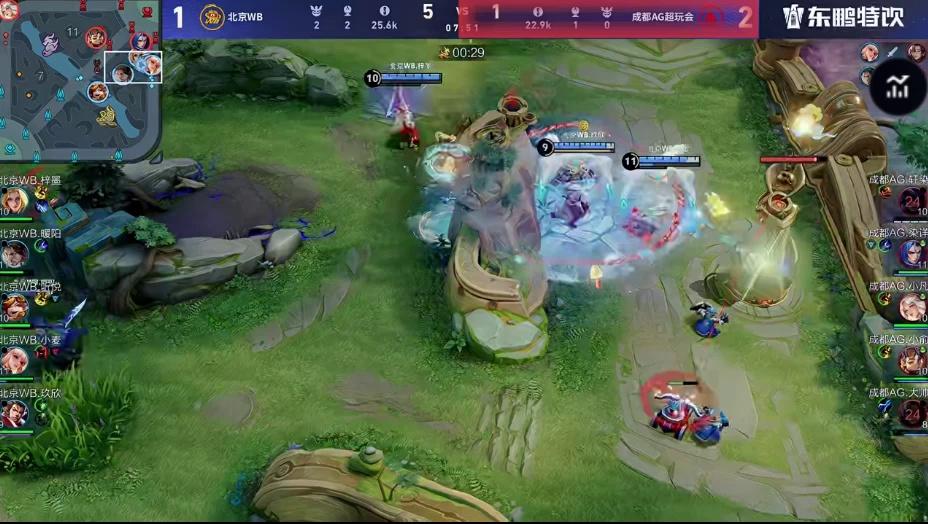Click the minimap in the top-left corner
This screenshot has width=928, height=524.
pyautogui.click(x=80, y=82)
